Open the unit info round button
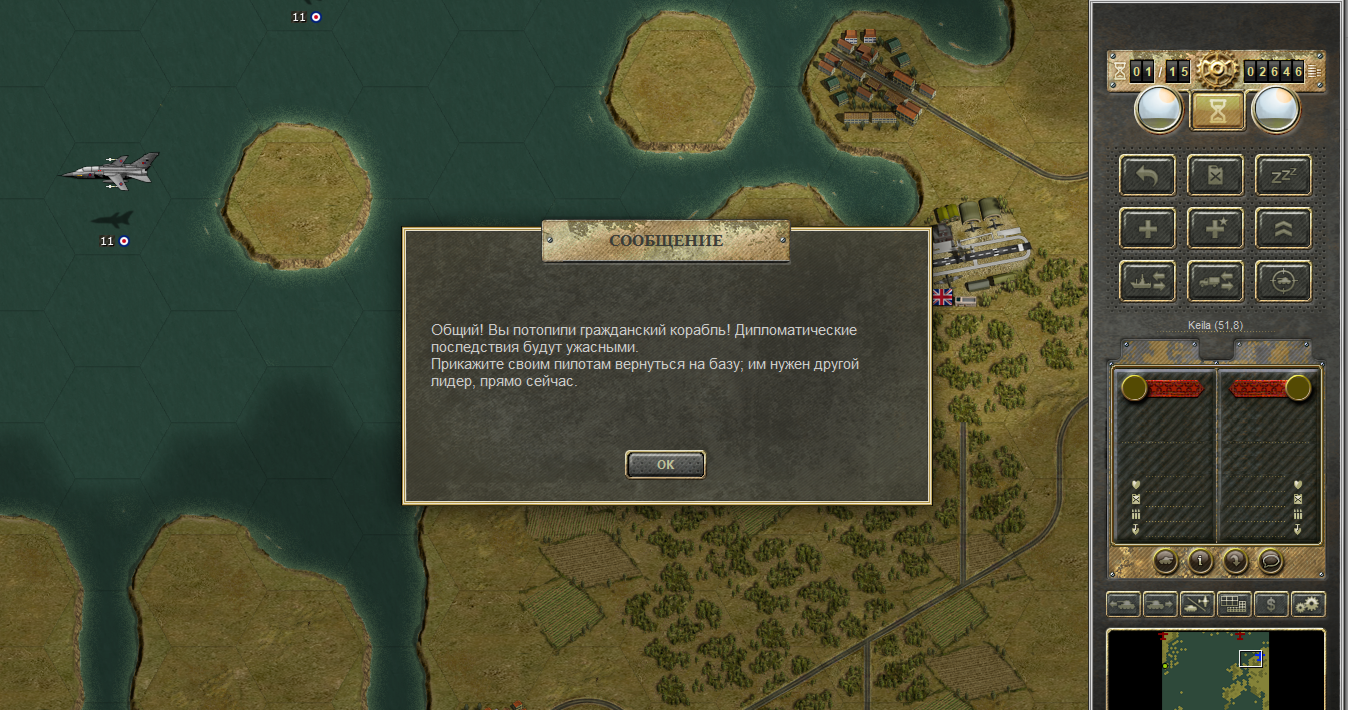This screenshot has height=710, width=1348. tap(1200, 561)
